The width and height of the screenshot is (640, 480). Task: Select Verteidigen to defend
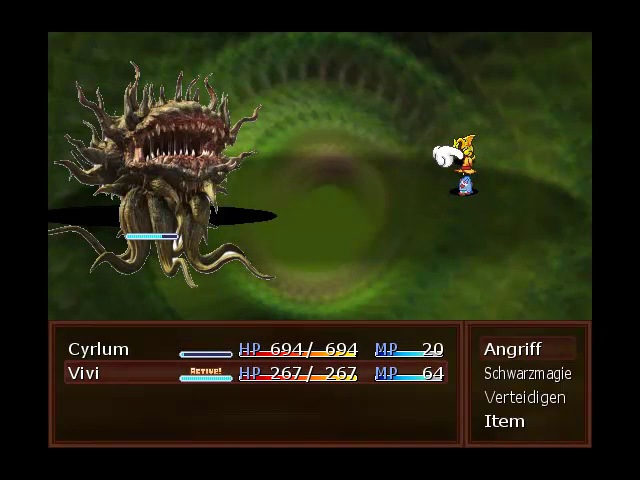524,397
